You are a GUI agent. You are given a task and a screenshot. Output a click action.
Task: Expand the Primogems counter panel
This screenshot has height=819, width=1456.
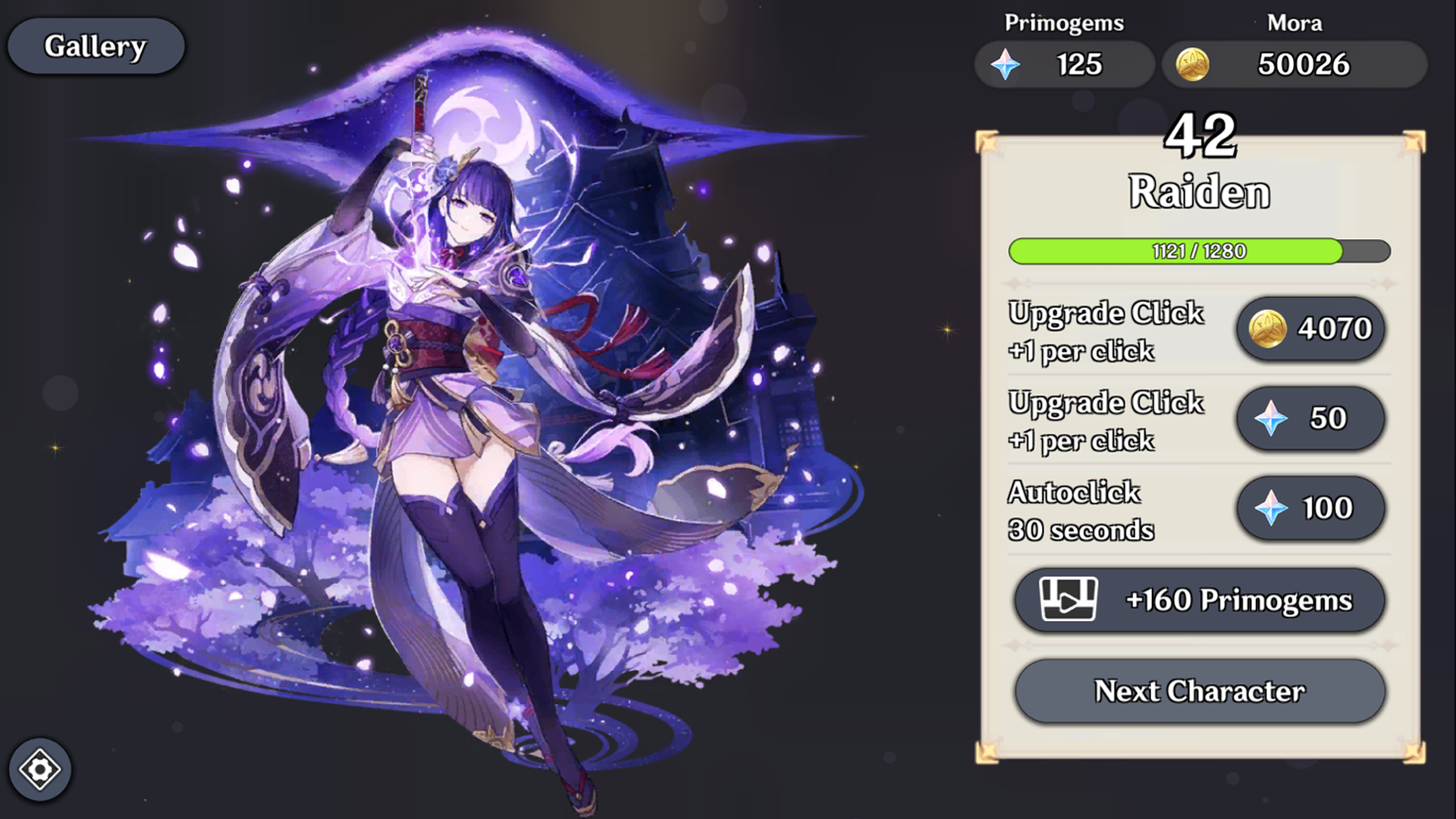tap(1064, 64)
